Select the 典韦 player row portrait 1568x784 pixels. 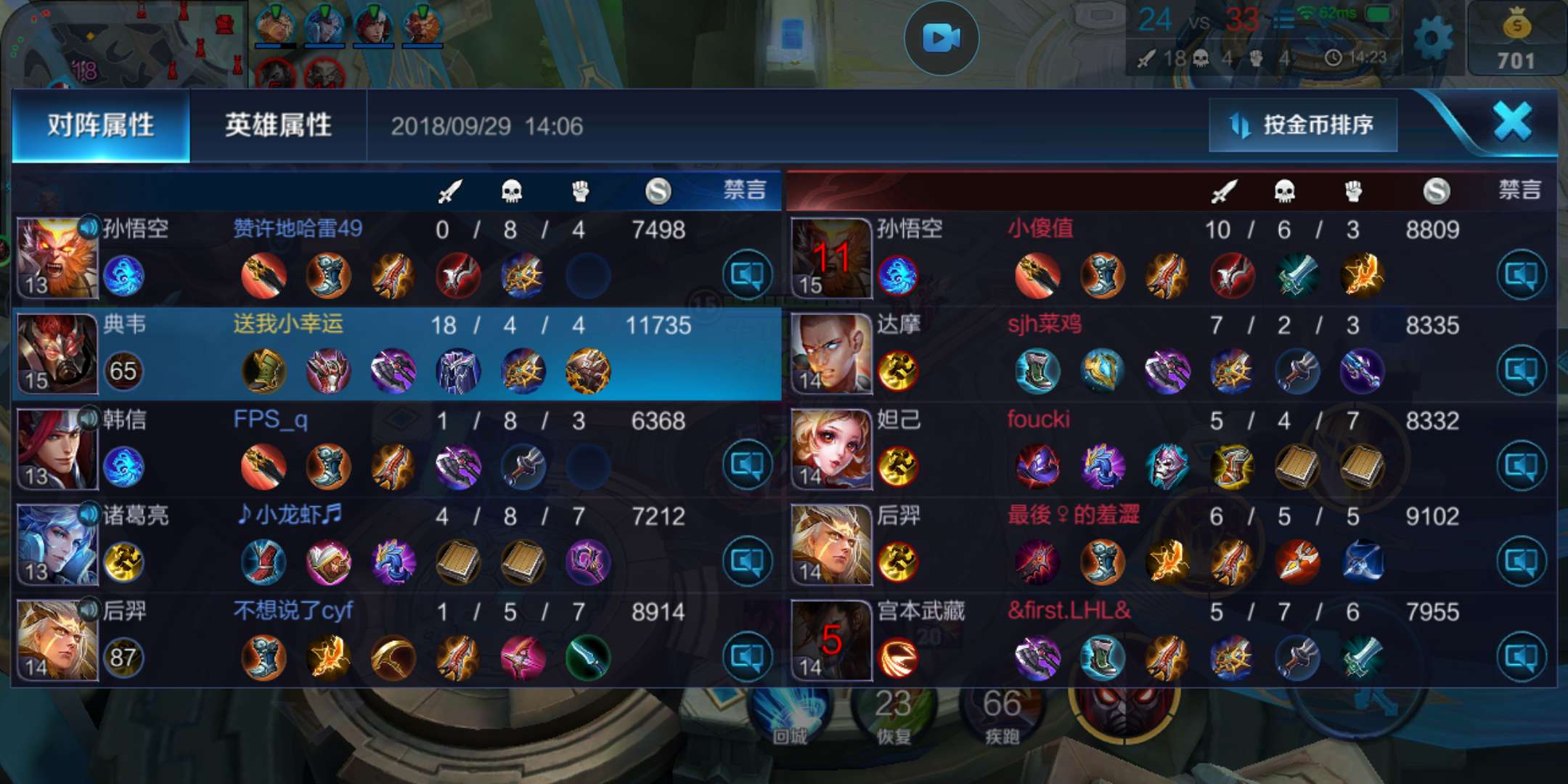pos(57,354)
